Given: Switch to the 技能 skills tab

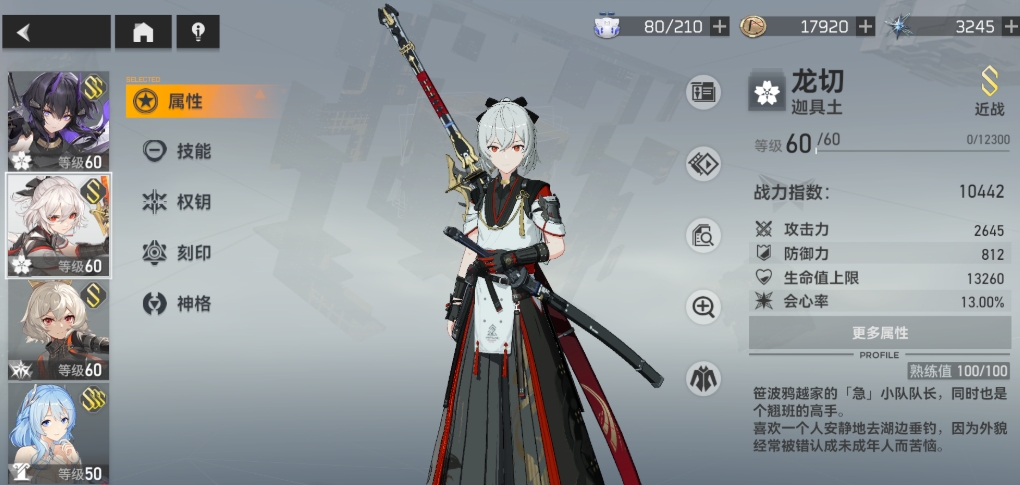Looking at the screenshot, I should click(192, 151).
